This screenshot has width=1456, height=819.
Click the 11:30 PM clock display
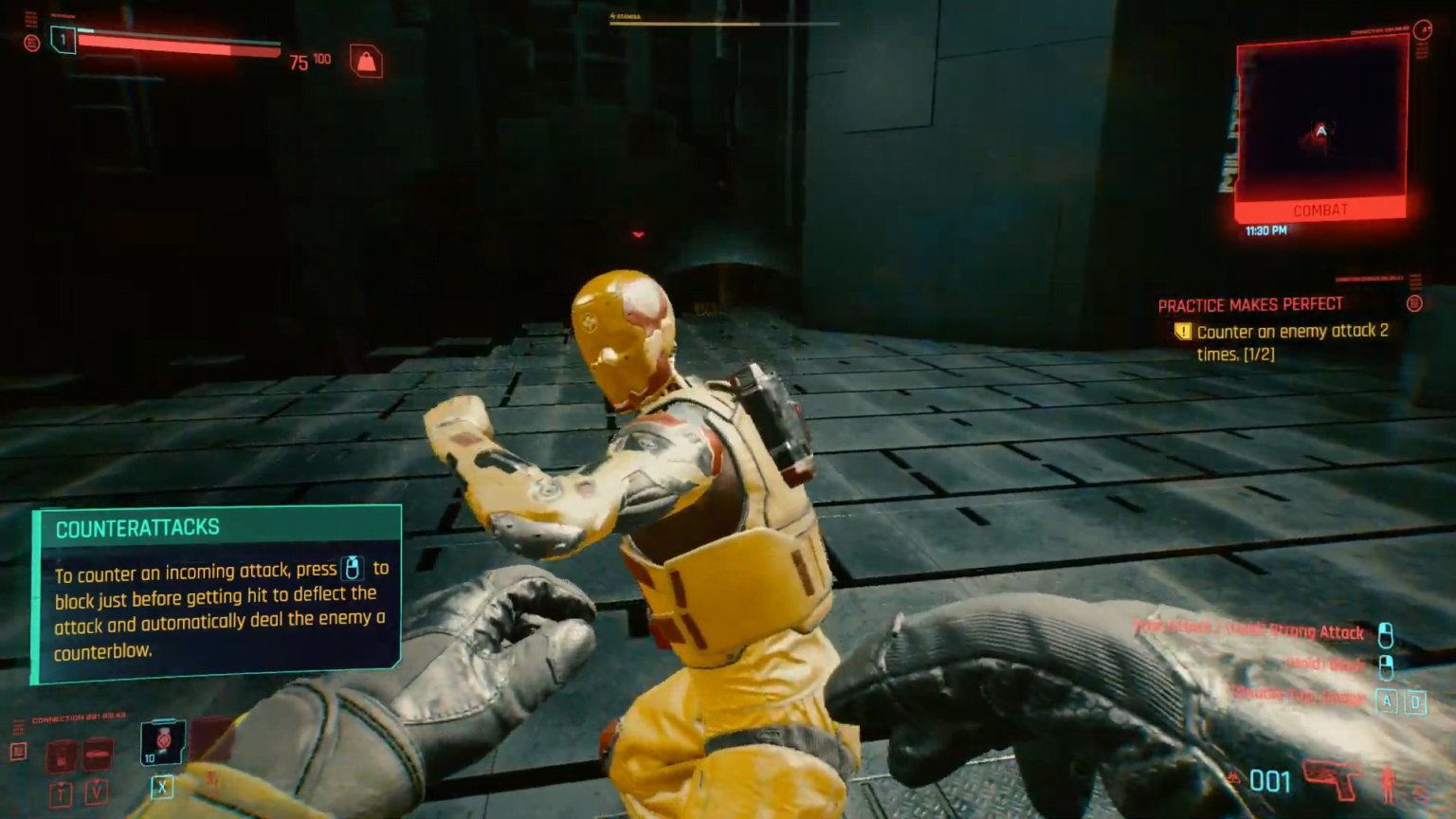[1265, 229]
